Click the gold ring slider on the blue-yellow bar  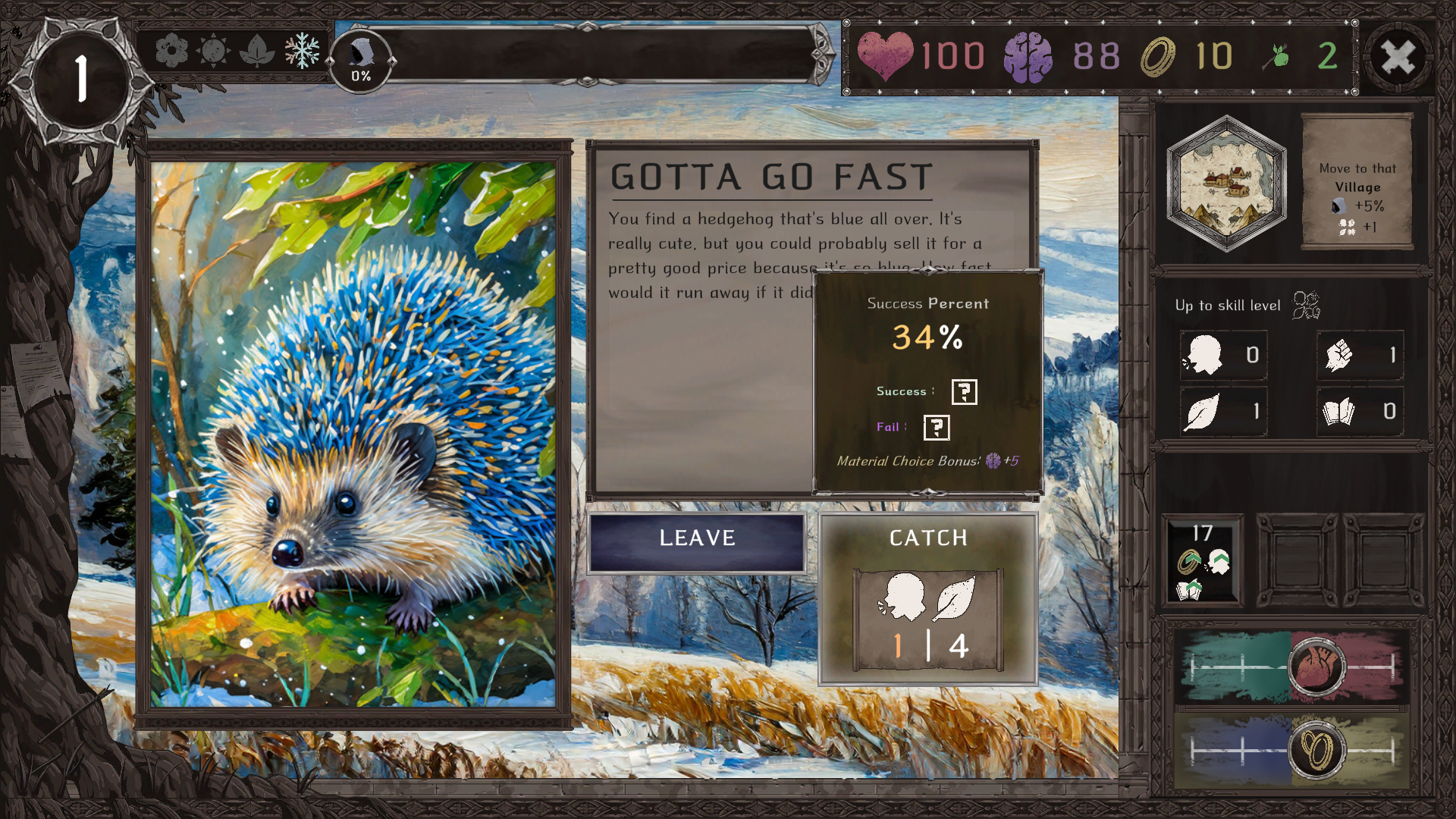tap(1317, 750)
